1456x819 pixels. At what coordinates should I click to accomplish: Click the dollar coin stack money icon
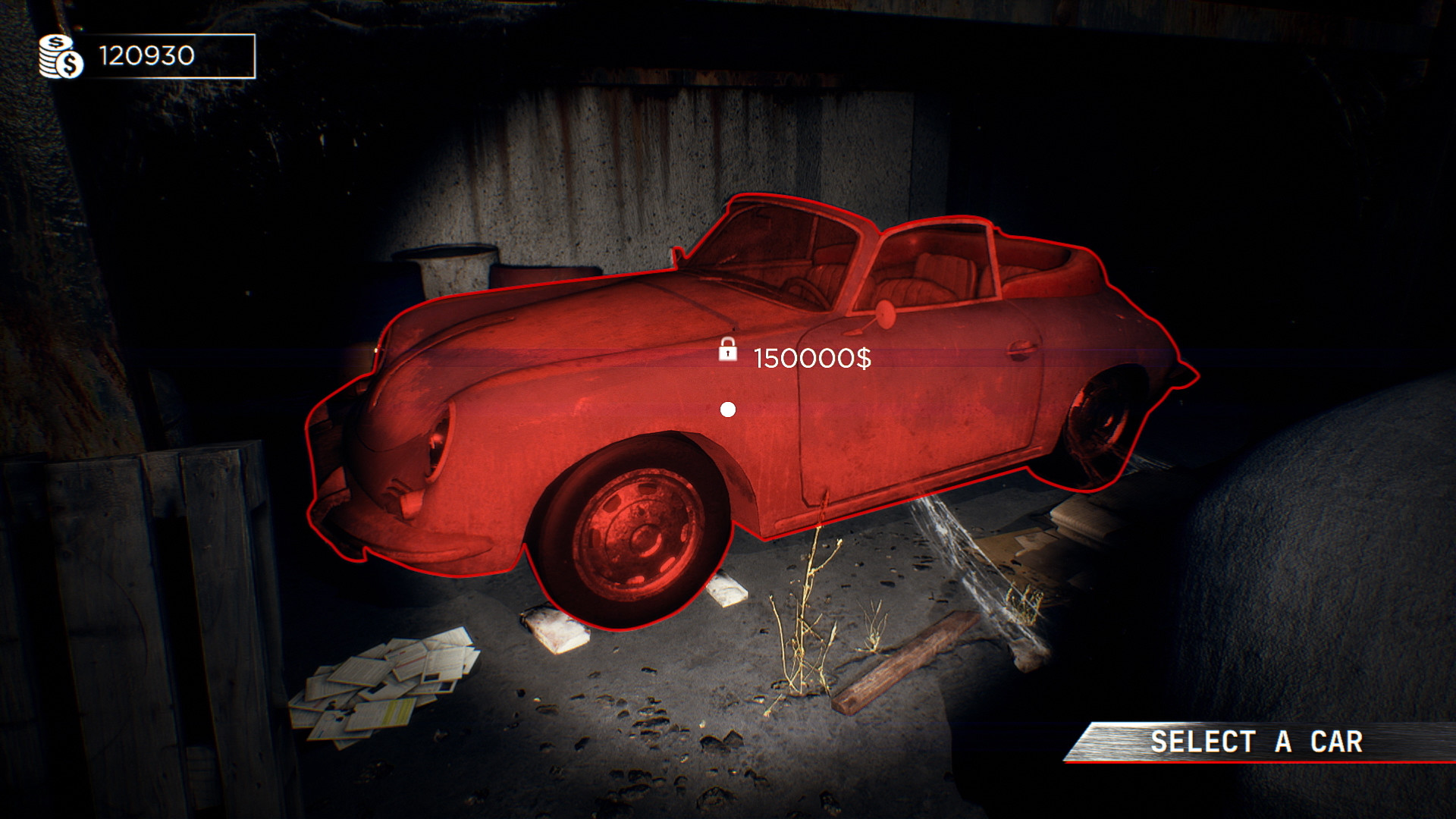coord(60,54)
